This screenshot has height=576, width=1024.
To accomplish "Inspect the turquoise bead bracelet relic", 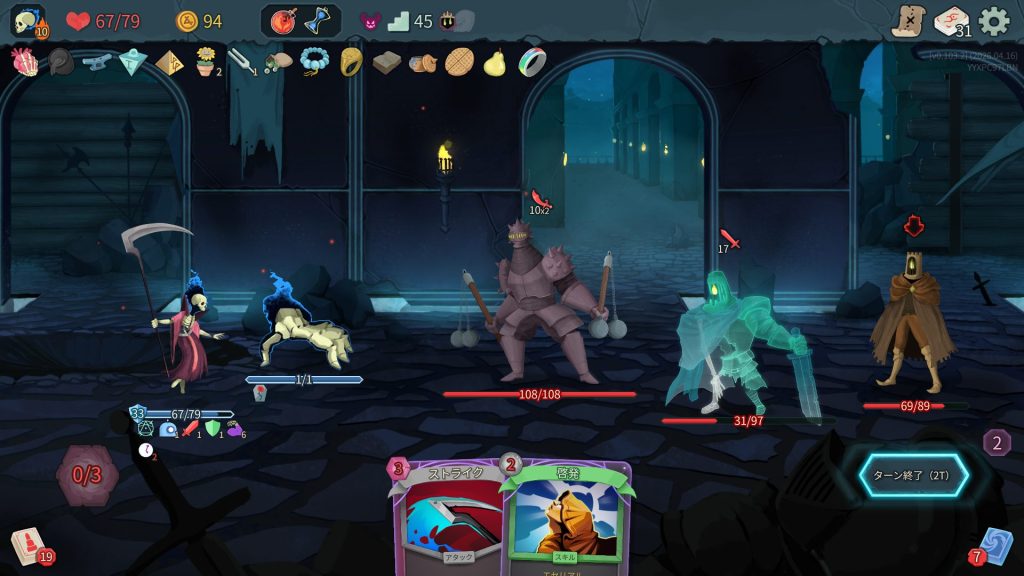I will click(314, 62).
